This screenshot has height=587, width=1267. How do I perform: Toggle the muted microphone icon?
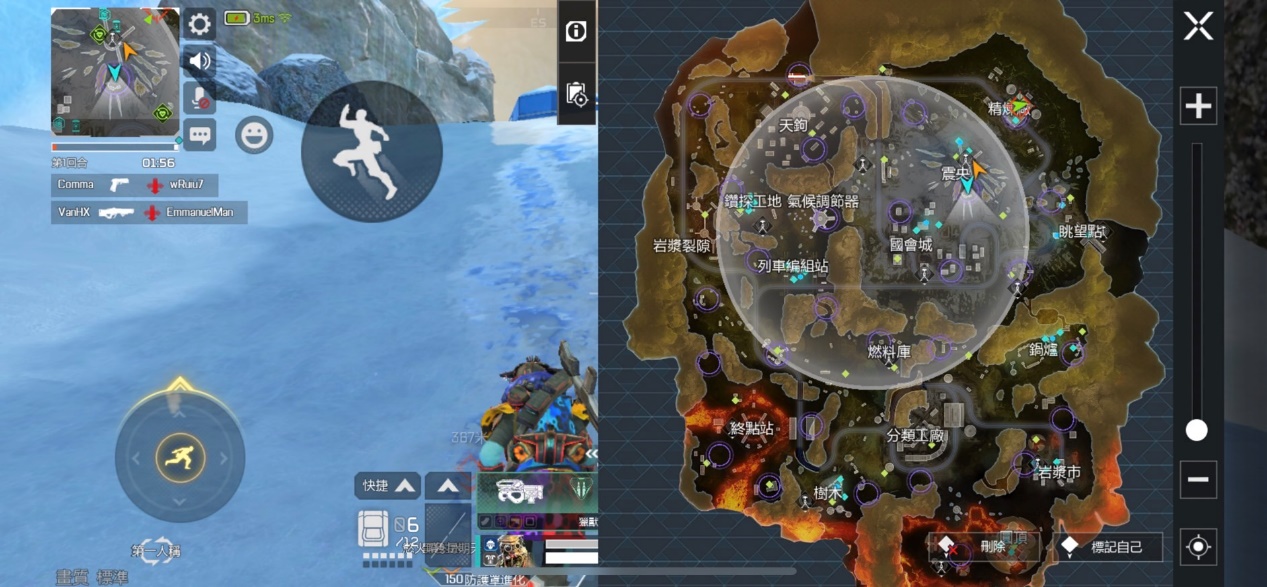click(200, 97)
